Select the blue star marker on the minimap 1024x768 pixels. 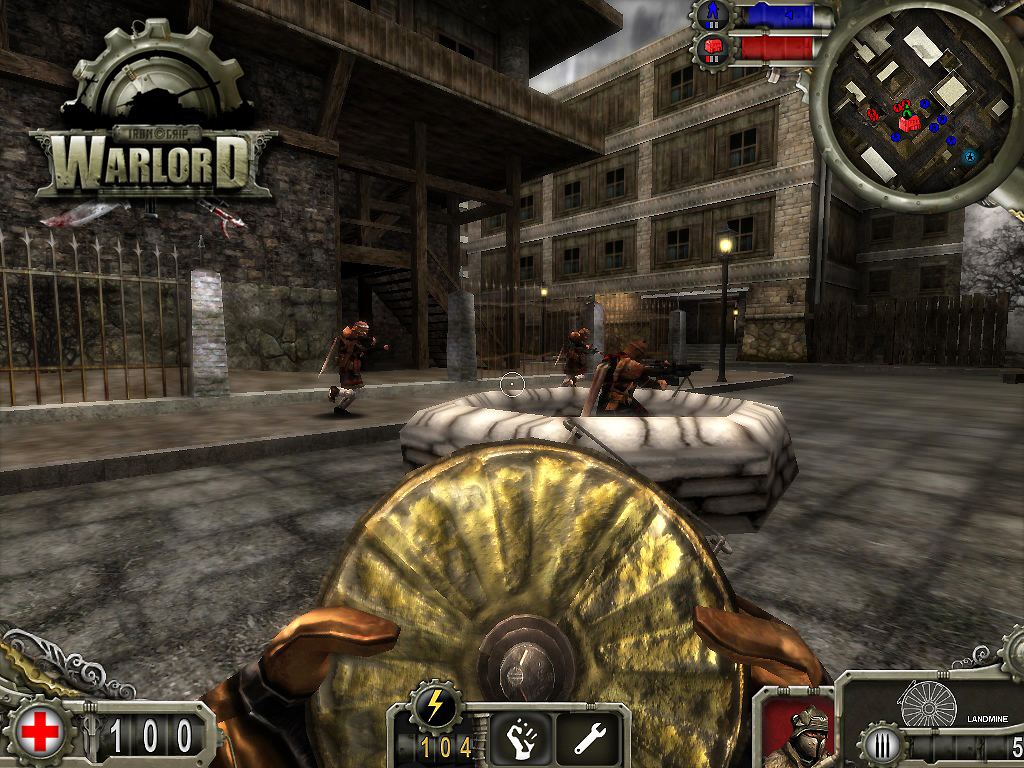(x=968, y=156)
